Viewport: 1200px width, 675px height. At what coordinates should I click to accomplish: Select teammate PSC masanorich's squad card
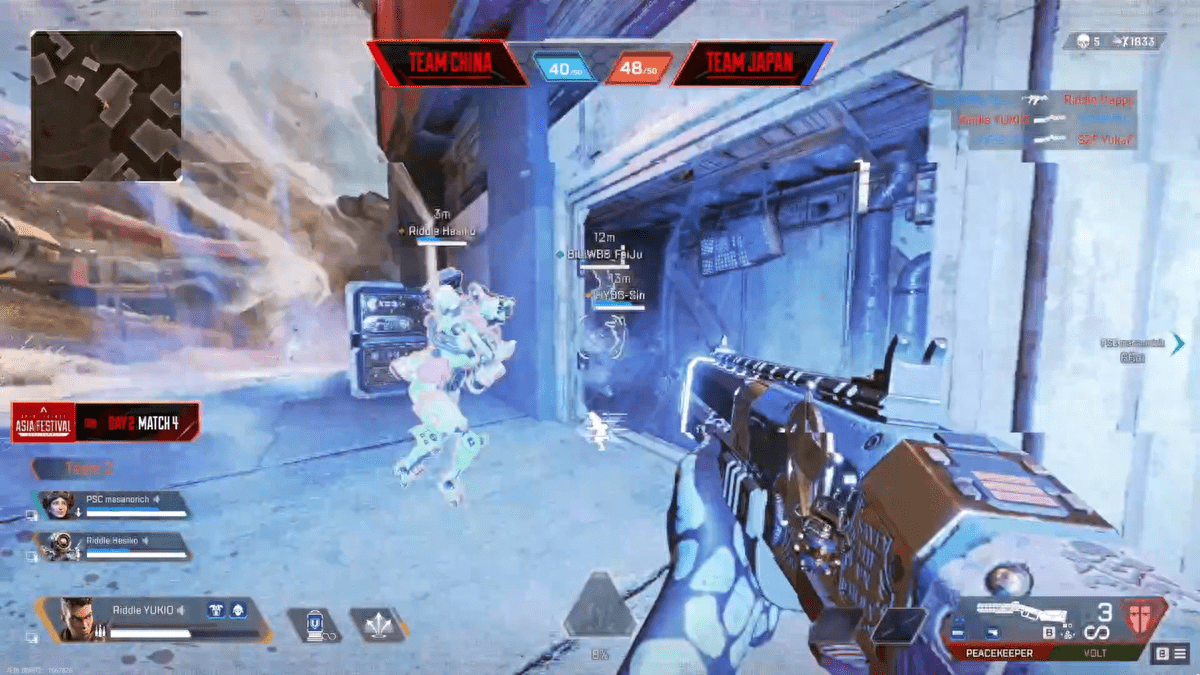[113, 504]
